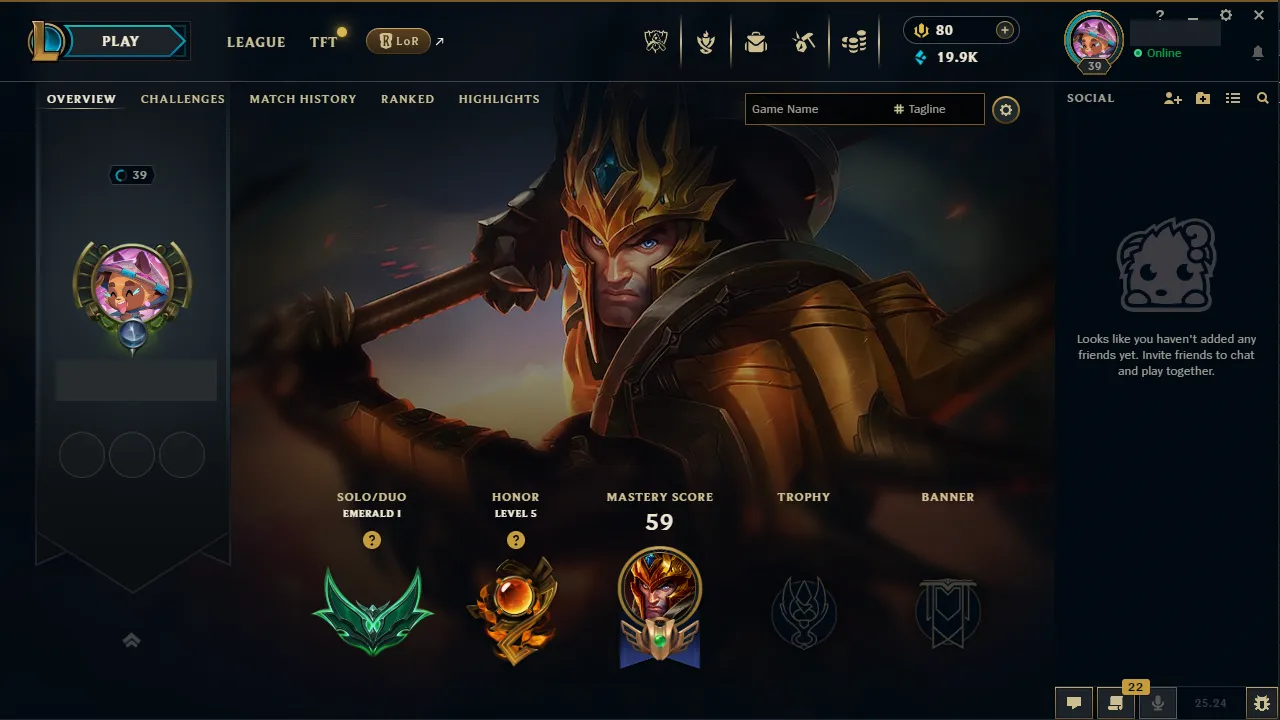Open the Store with the coins icon
Image resolution: width=1280 pixels, height=720 pixels.
(855, 41)
